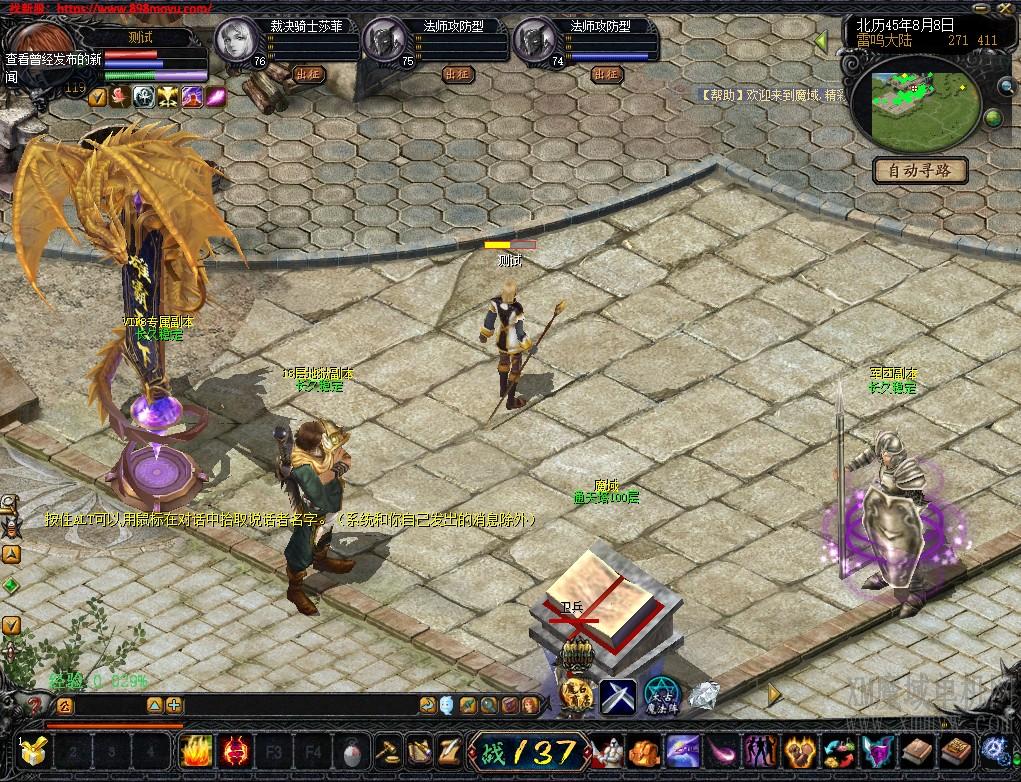The height and width of the screenshot is (782, 1021).
Task: Collapse the minimap panel with the green arrow
Action: coord(821,42)
